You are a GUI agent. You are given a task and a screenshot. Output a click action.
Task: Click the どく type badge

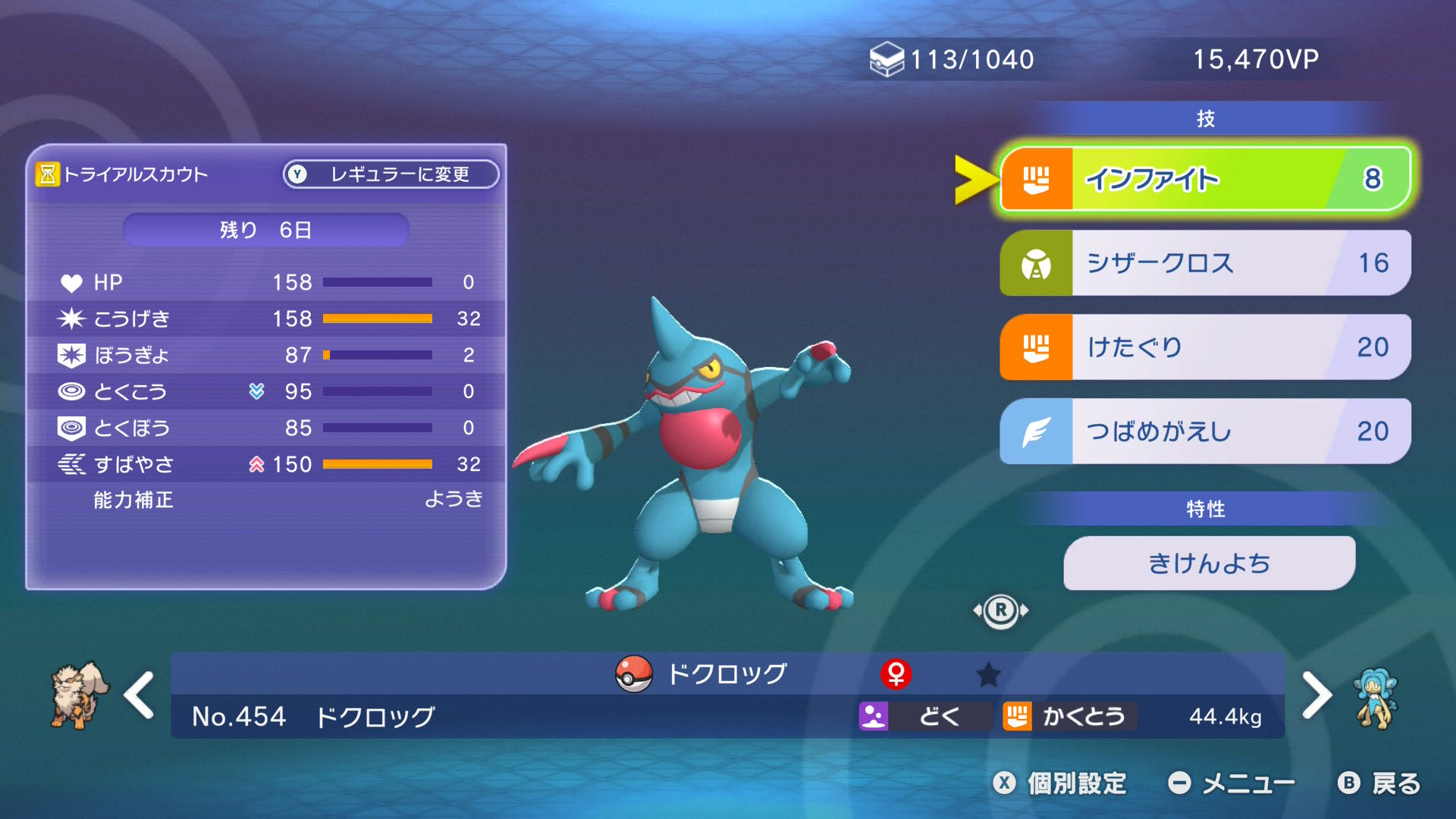pos(924,716)
